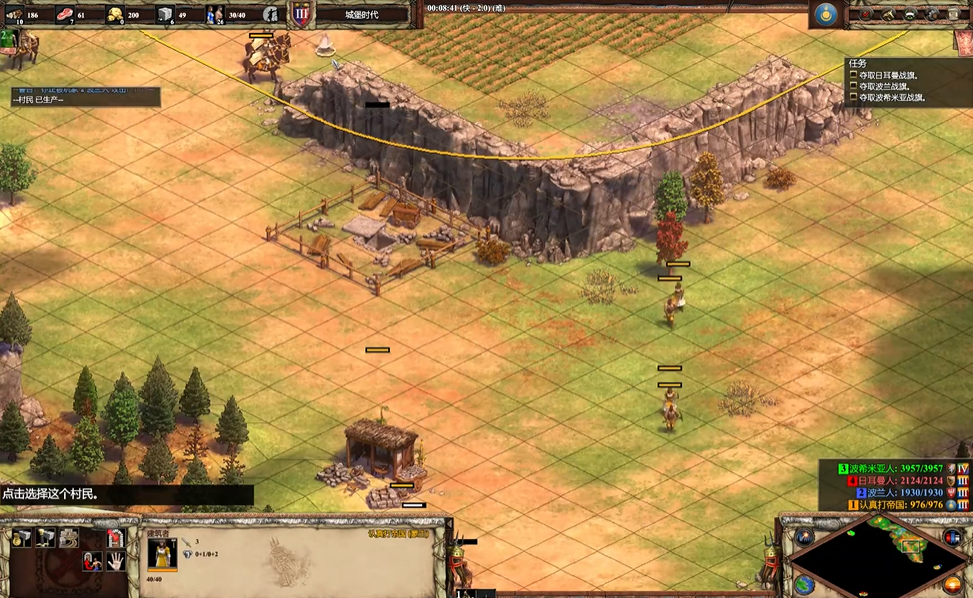This screenshot has height=598, width=973.
Task: Toggle the Bohemian flag objective checkbox
Action: point(853,98)
